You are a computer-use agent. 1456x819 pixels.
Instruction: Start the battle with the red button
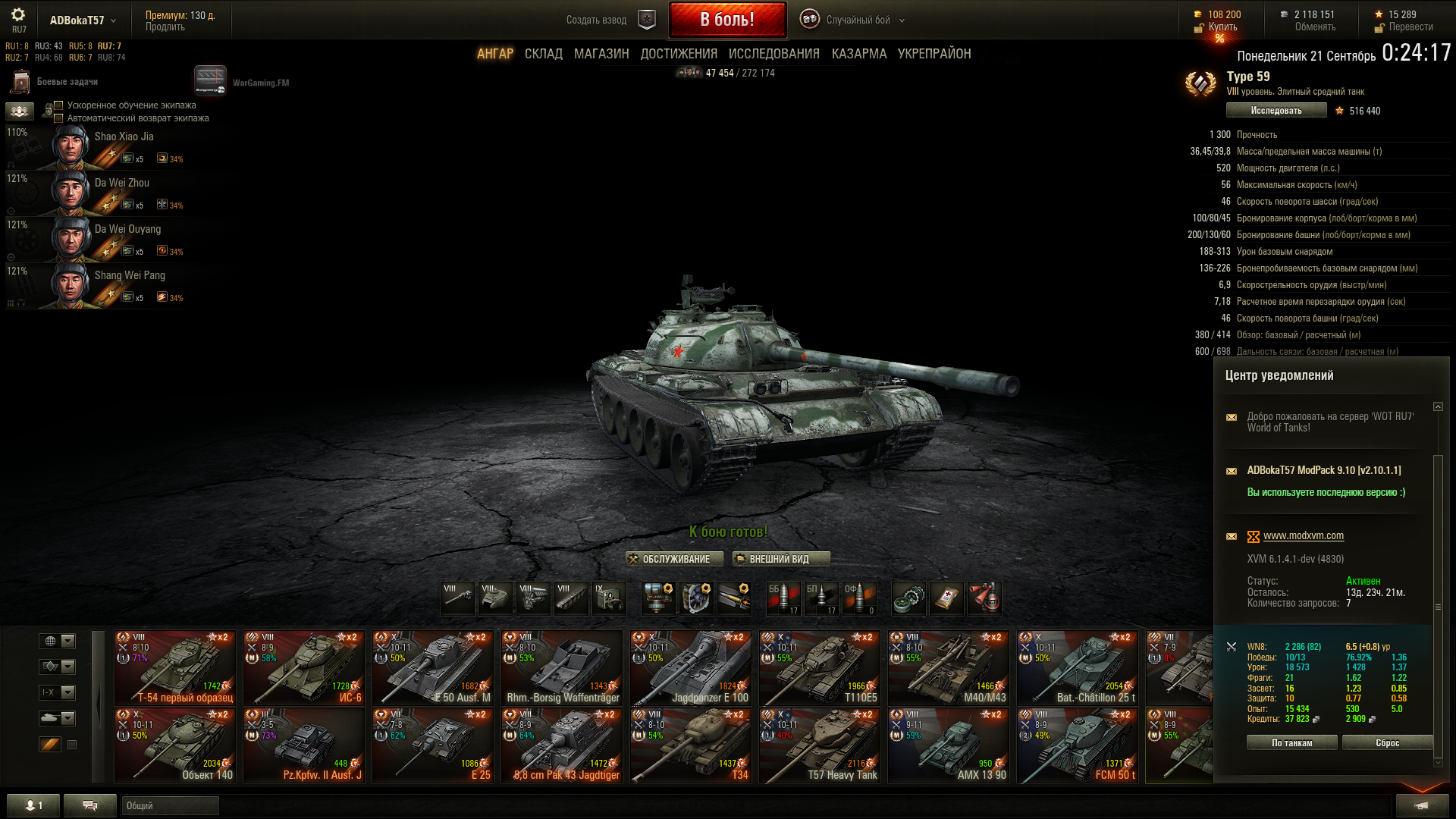point(727,20)
